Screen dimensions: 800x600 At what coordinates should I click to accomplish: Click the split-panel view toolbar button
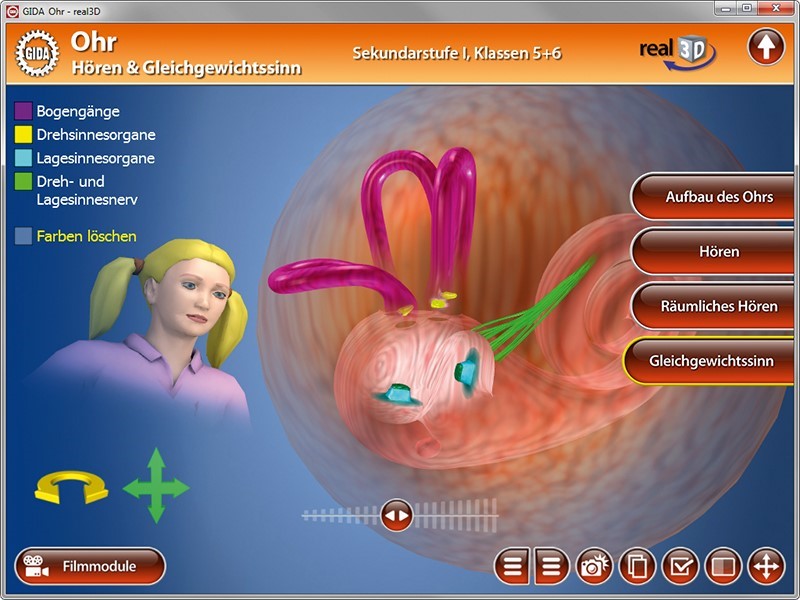(x=723, y=567)
